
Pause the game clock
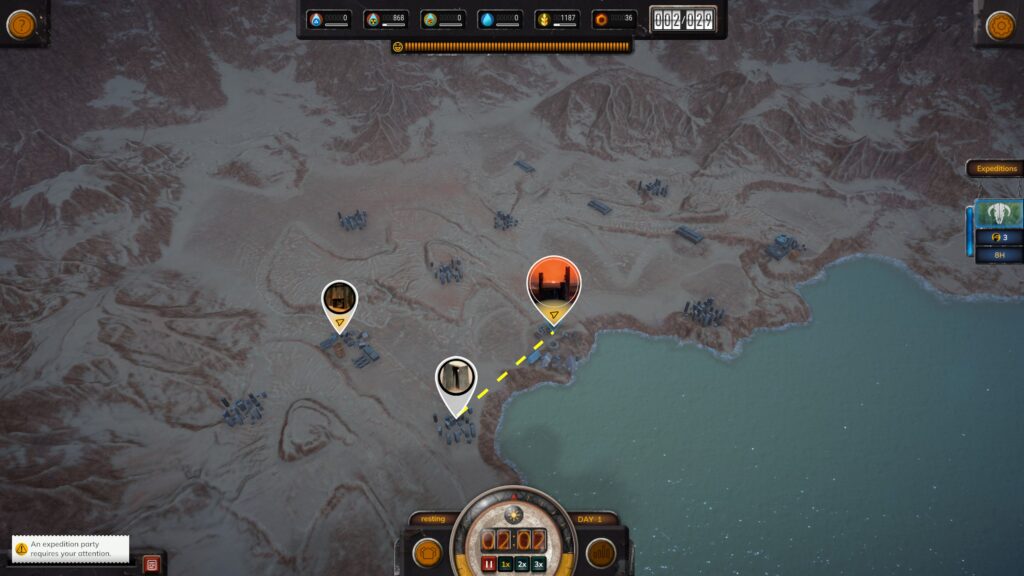[x=489, y=564]
